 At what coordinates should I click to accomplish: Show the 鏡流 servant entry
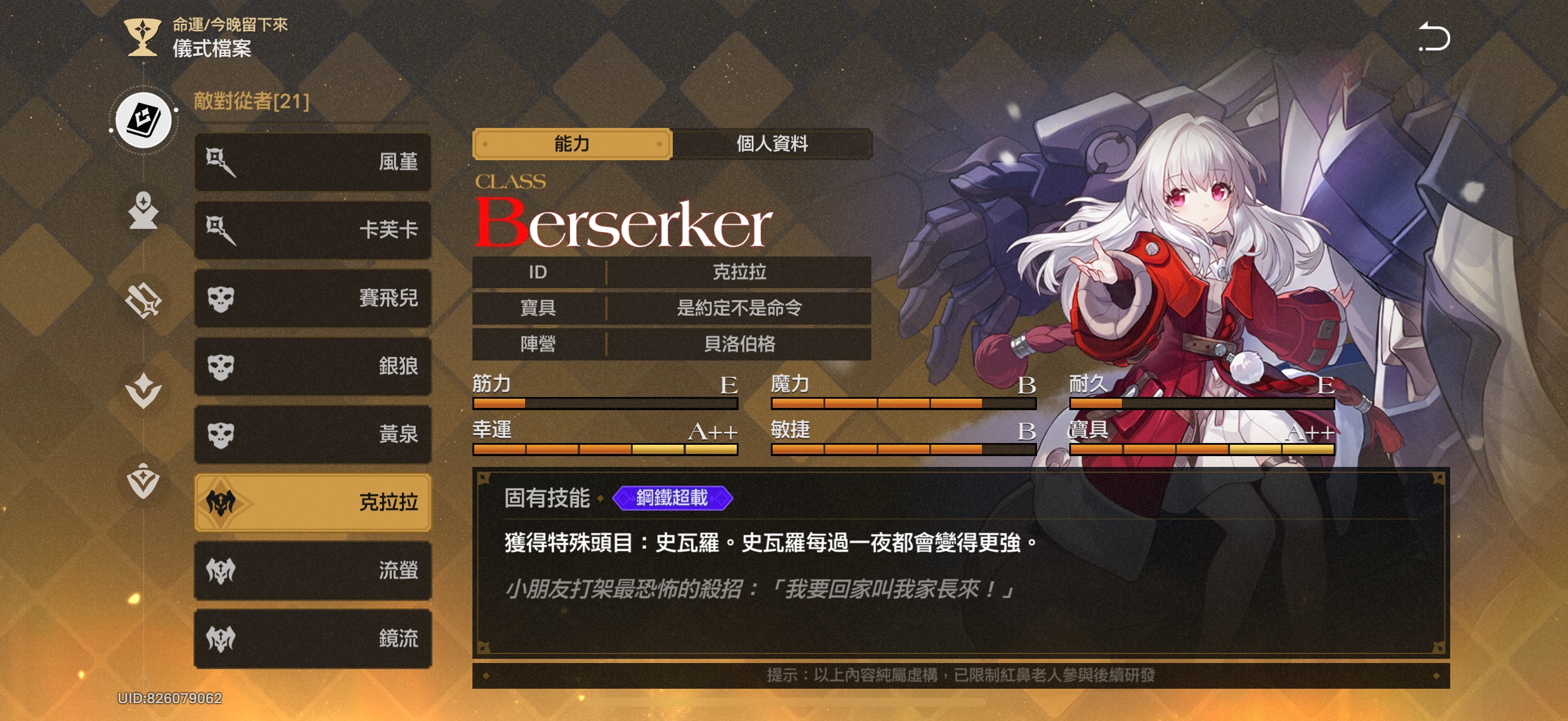coord(312,639)
